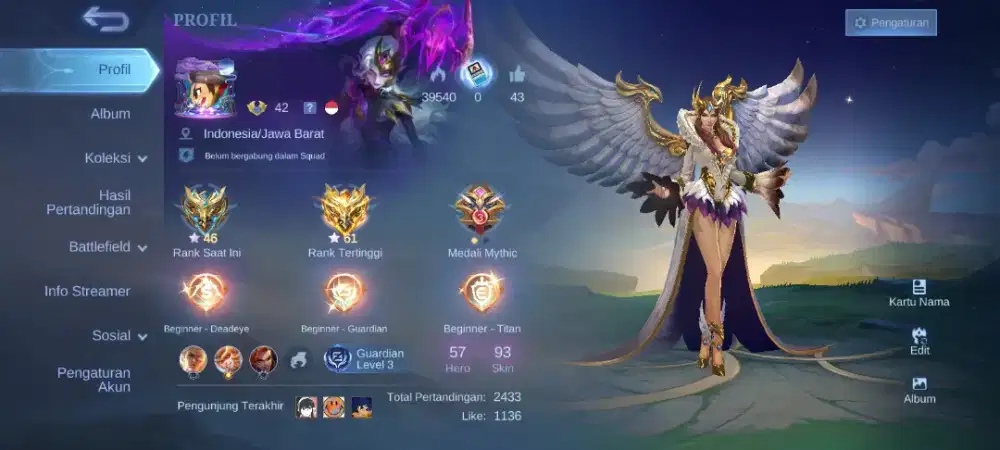View the Rank Saat Ini badge
The height and width of the screenshot is (450, 1000).
click(204, 212)
